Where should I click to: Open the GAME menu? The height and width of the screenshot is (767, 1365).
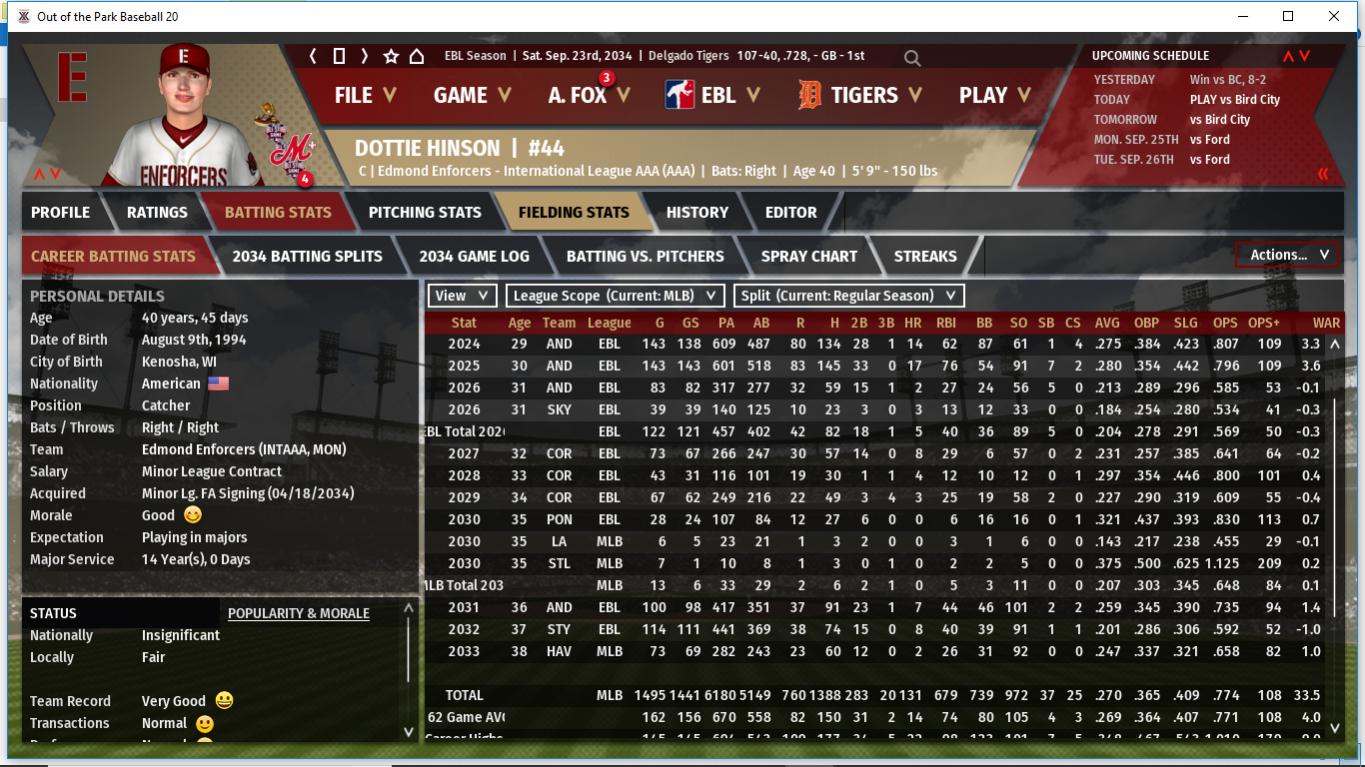click(472, 95)
